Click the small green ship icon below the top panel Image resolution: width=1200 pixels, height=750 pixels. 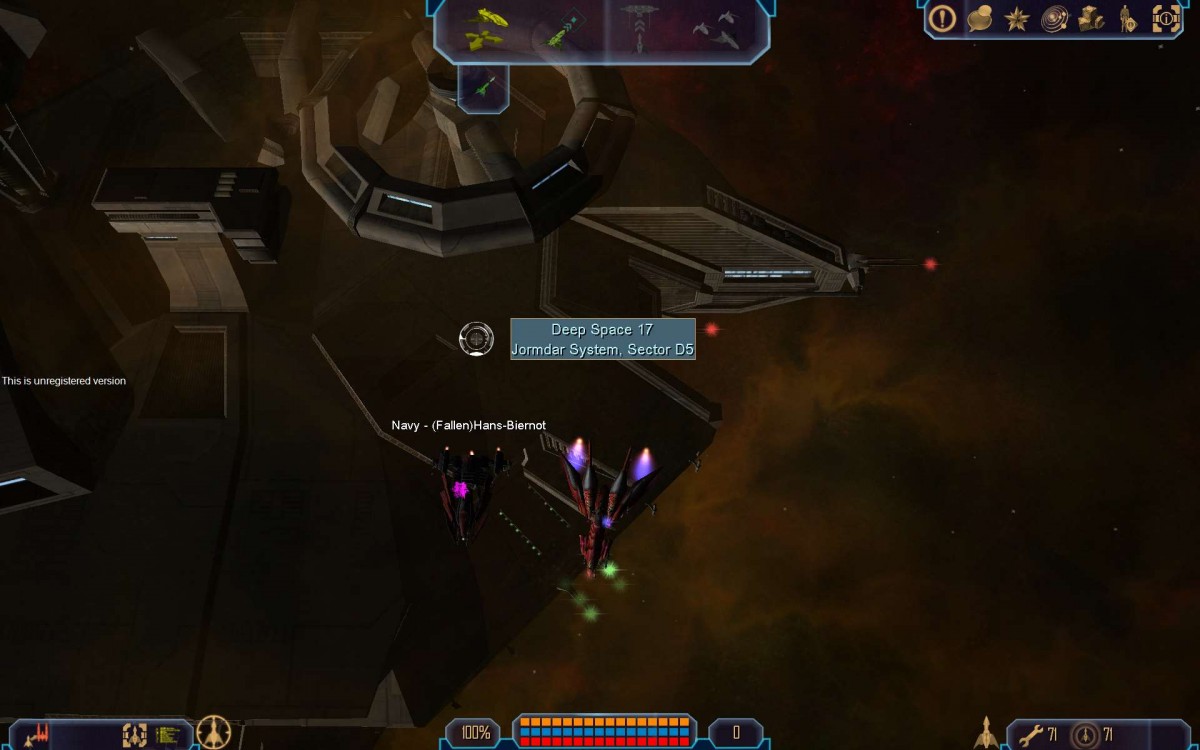click(484, 88)
